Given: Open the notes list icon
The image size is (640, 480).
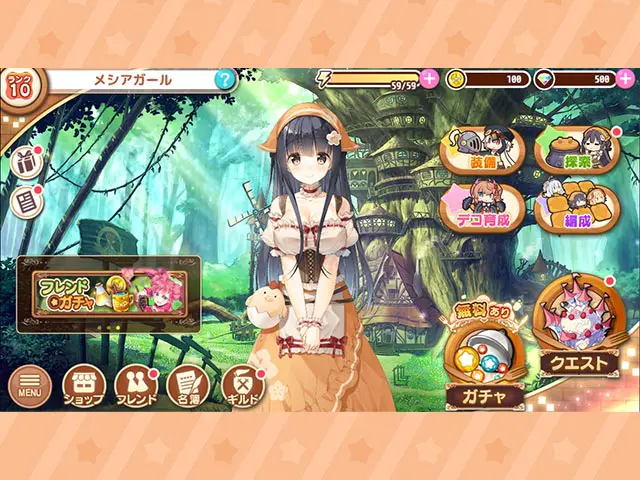Looking at the screenshot, I should click(24, 202).
